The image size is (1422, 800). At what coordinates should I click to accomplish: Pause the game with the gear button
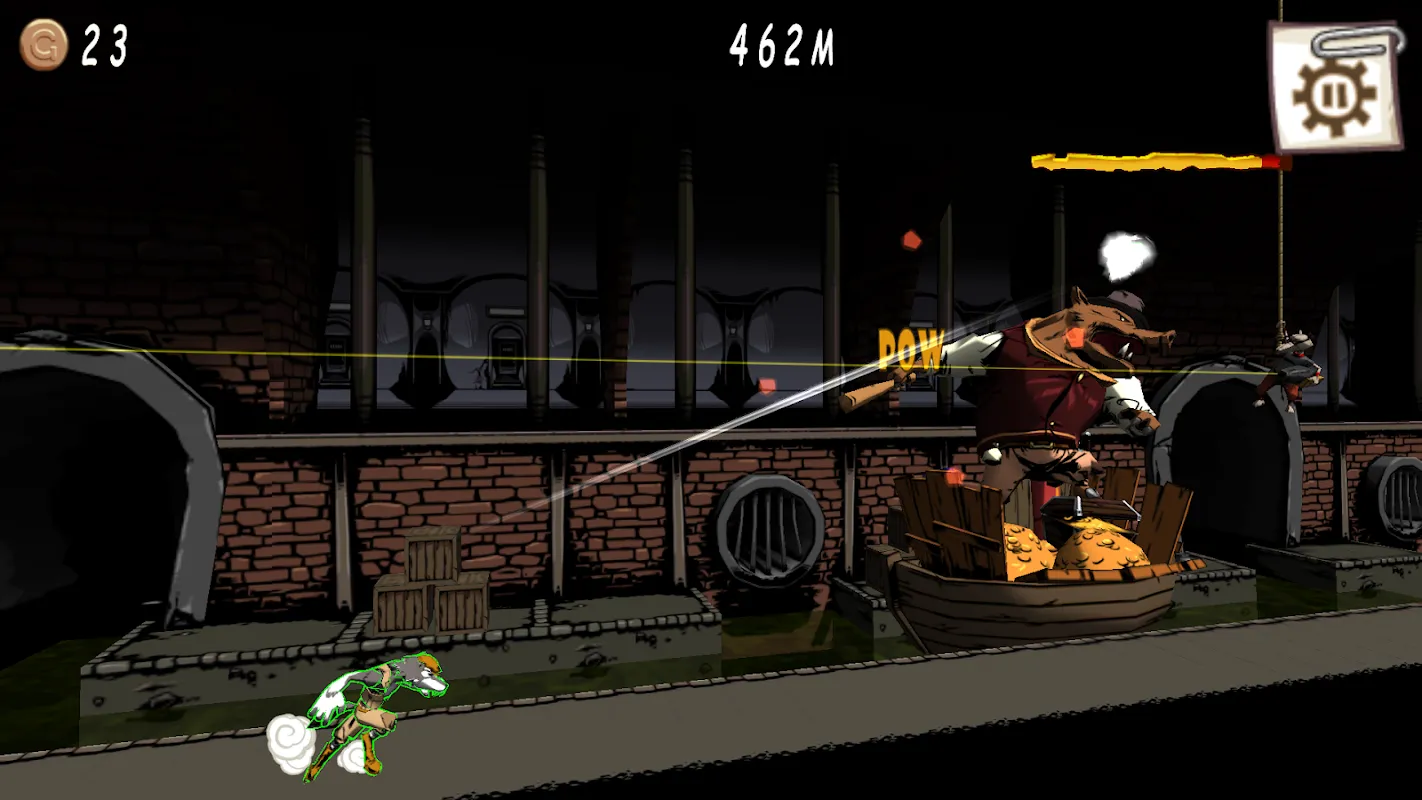(x=1334, y=89)
